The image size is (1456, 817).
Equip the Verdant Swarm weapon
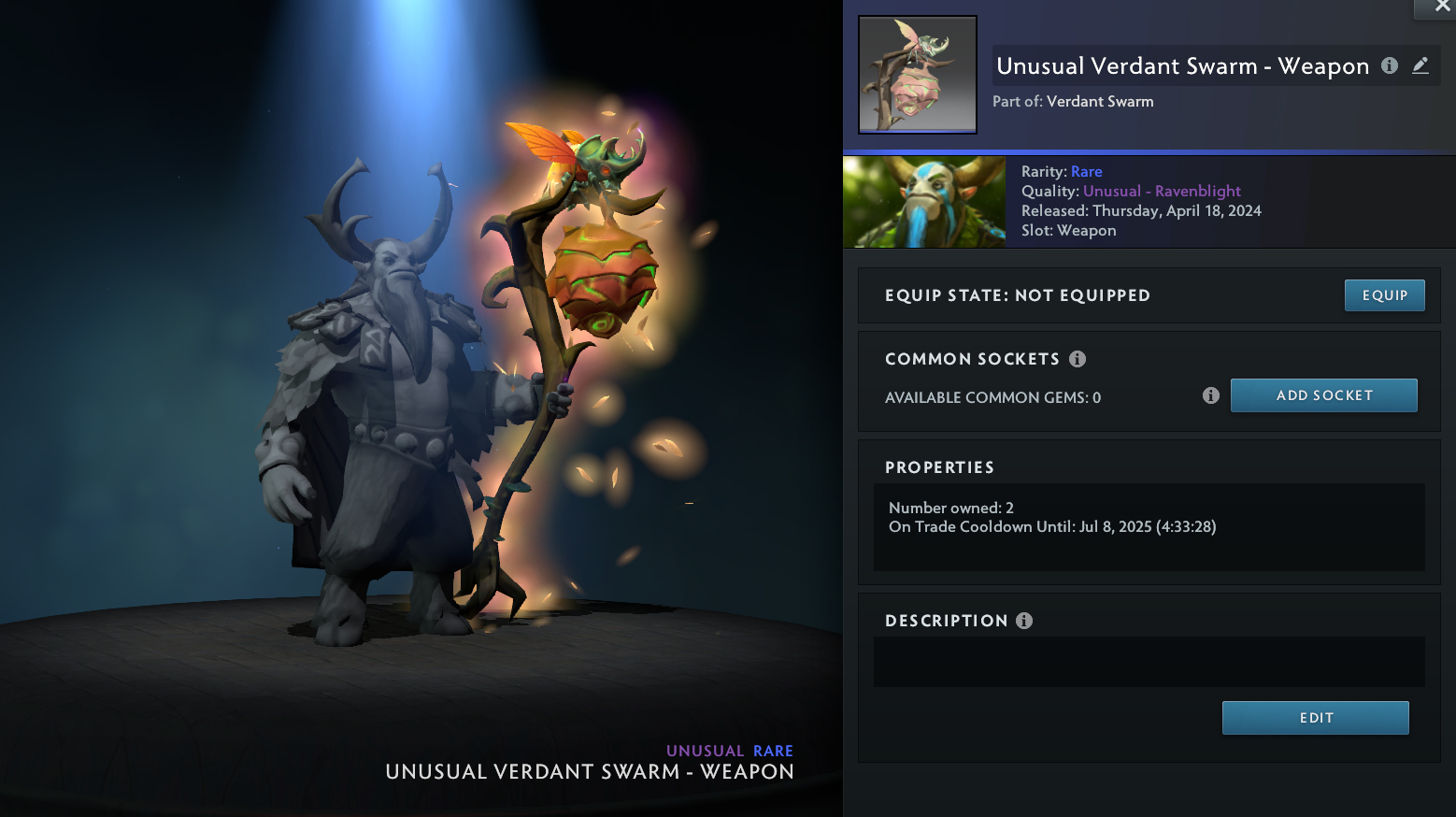(1384, 295)
